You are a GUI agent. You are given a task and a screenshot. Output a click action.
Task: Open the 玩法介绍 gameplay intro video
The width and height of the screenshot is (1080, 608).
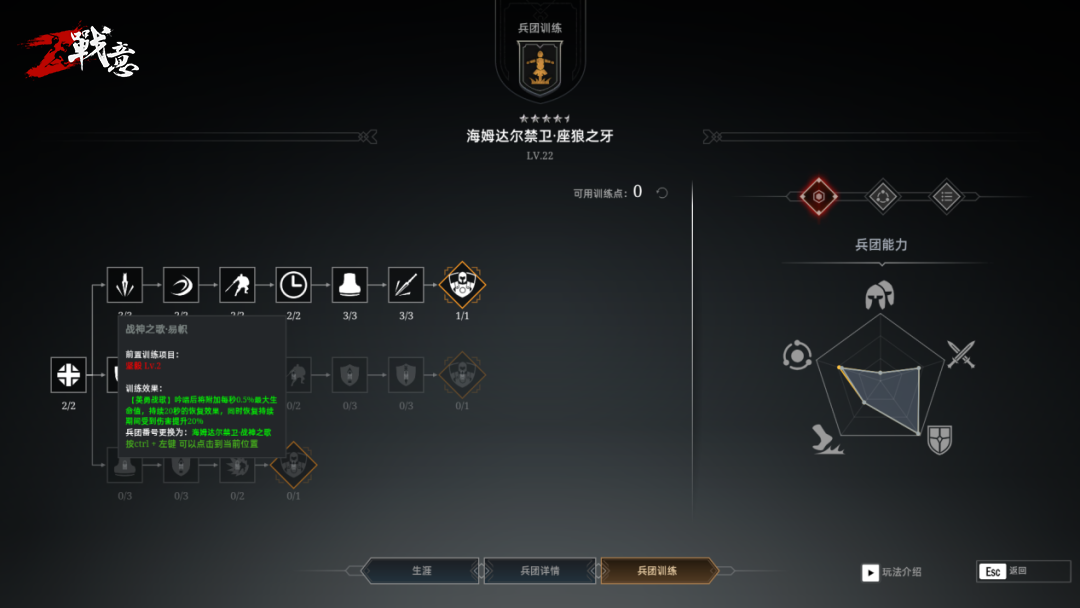coord(870,572)
